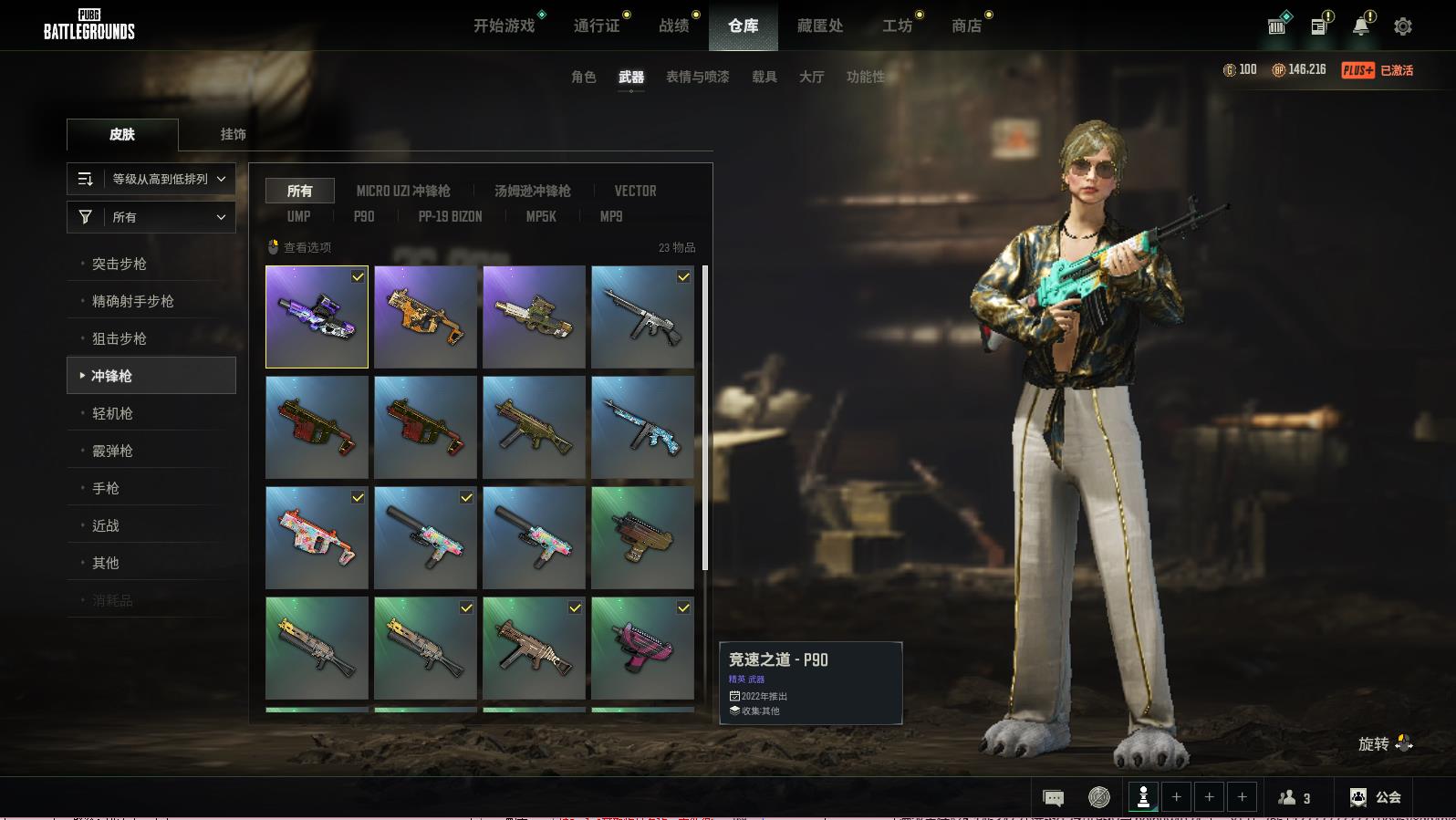Filter skins by VECTOR
1456x820 pixels.
[x=635, y=191]
